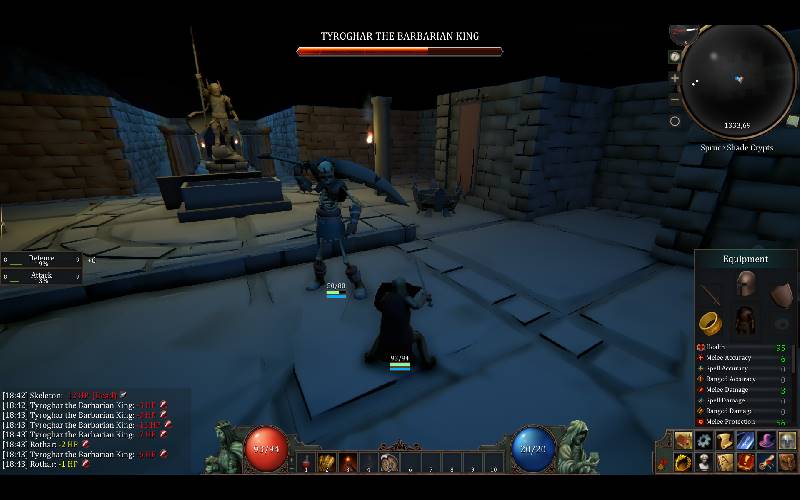Viewport: 800px width, 500px height.
Task: Open the settings gear tab
Action: click(705, 441)
